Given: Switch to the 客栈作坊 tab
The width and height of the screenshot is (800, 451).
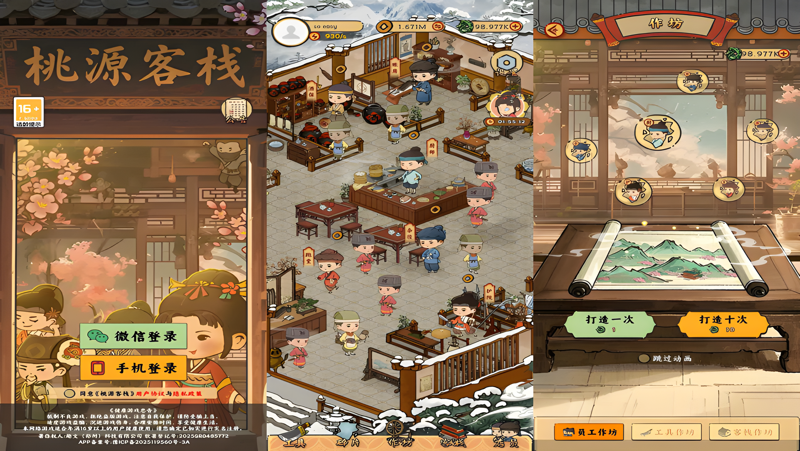Looking at the screenshot, I should [x=744, y=432].
